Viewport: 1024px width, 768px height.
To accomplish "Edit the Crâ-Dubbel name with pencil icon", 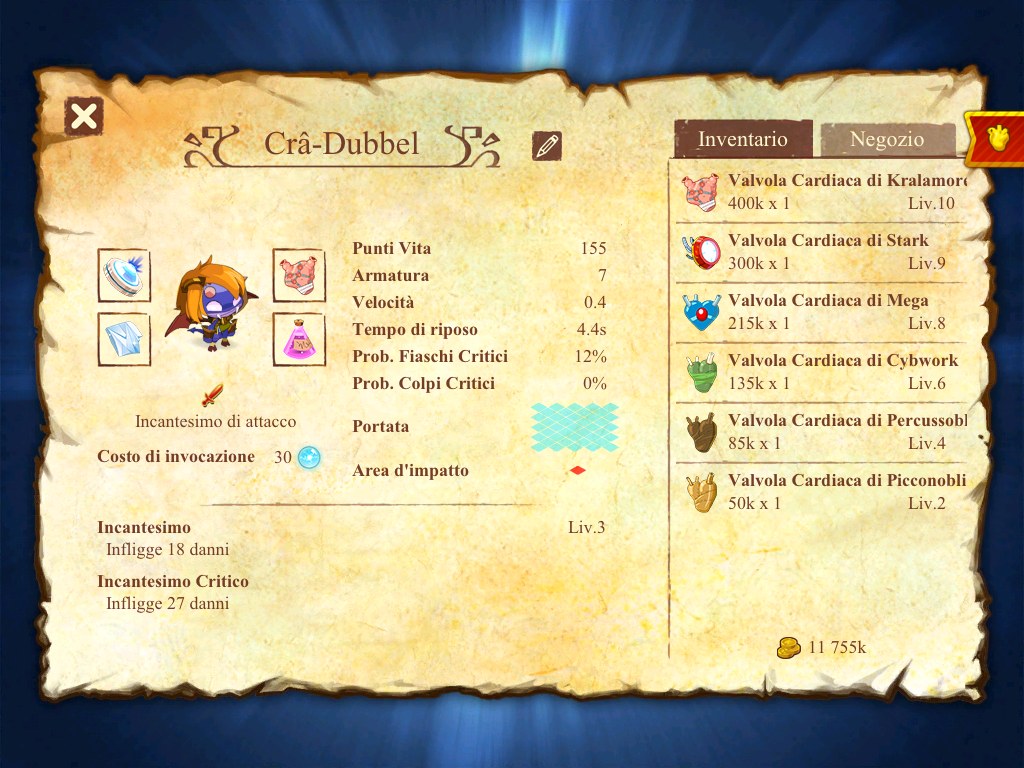I will pos(546,146).
